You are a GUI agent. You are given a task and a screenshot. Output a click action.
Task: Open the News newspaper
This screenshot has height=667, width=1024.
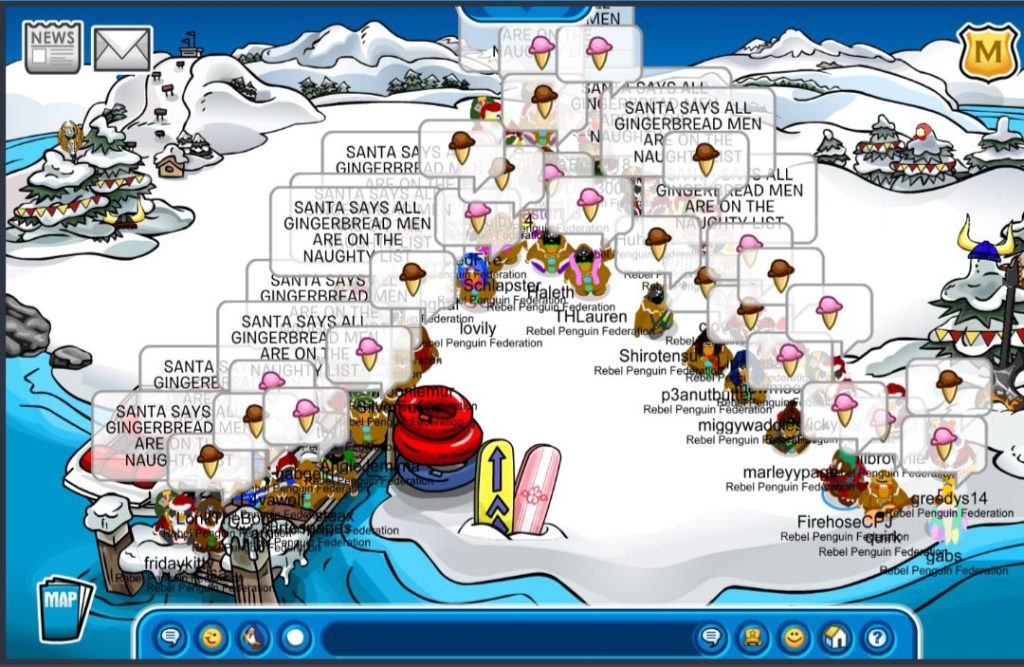(x=53, y=48)
